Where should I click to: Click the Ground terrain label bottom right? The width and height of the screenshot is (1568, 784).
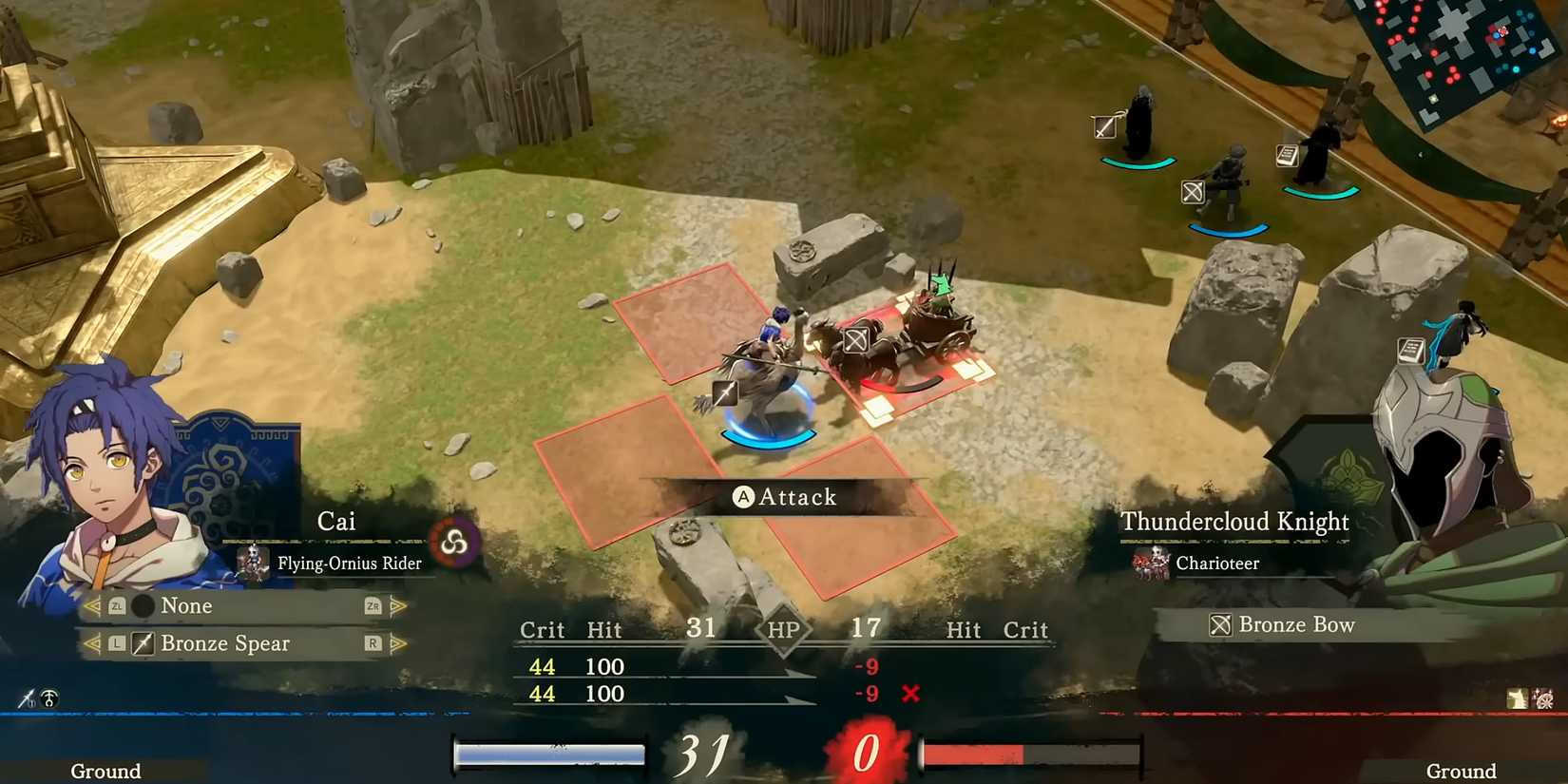pyautogui.click(x=1461, y=771)
